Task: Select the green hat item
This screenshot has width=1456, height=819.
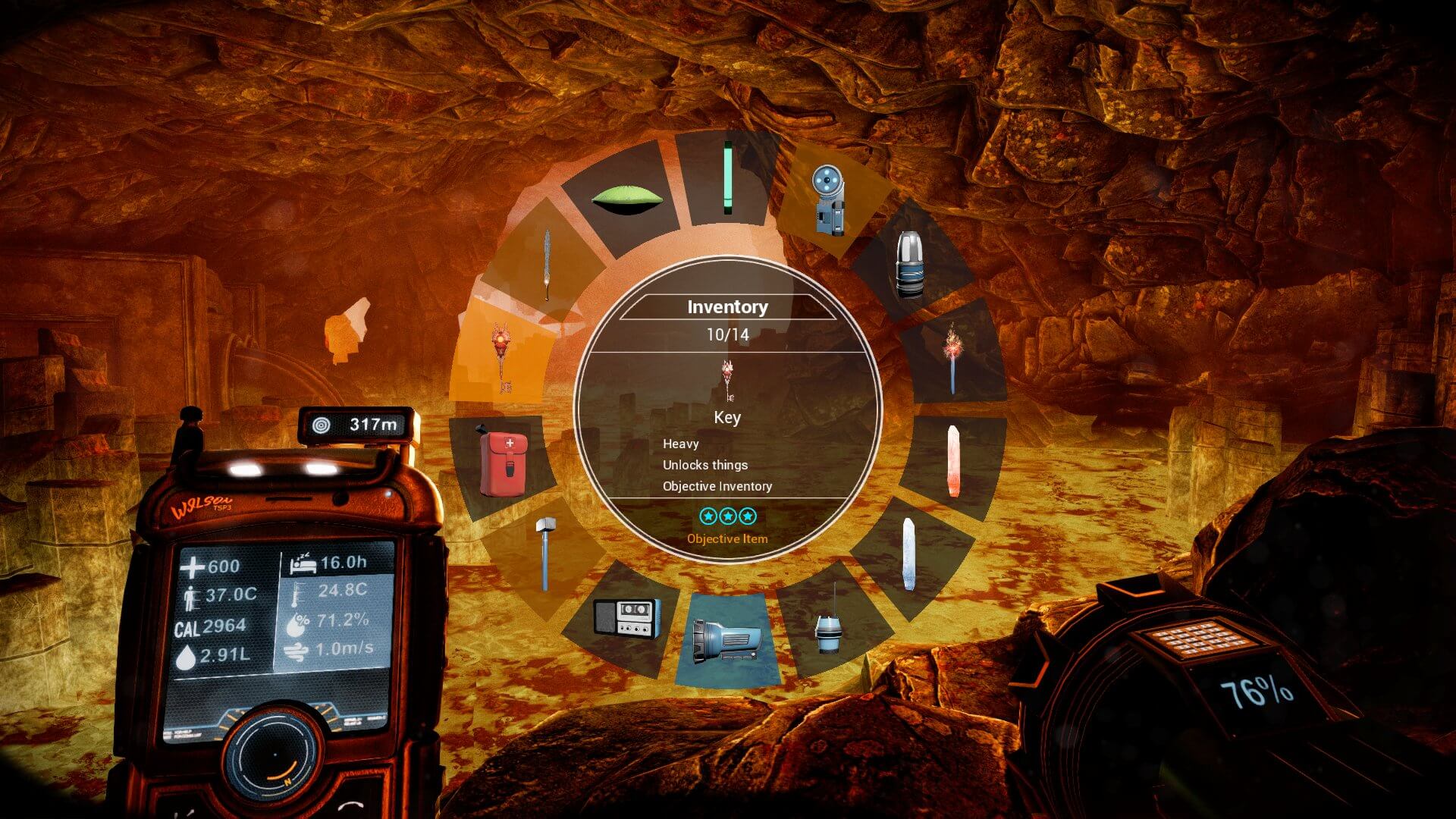Action: 628,196
